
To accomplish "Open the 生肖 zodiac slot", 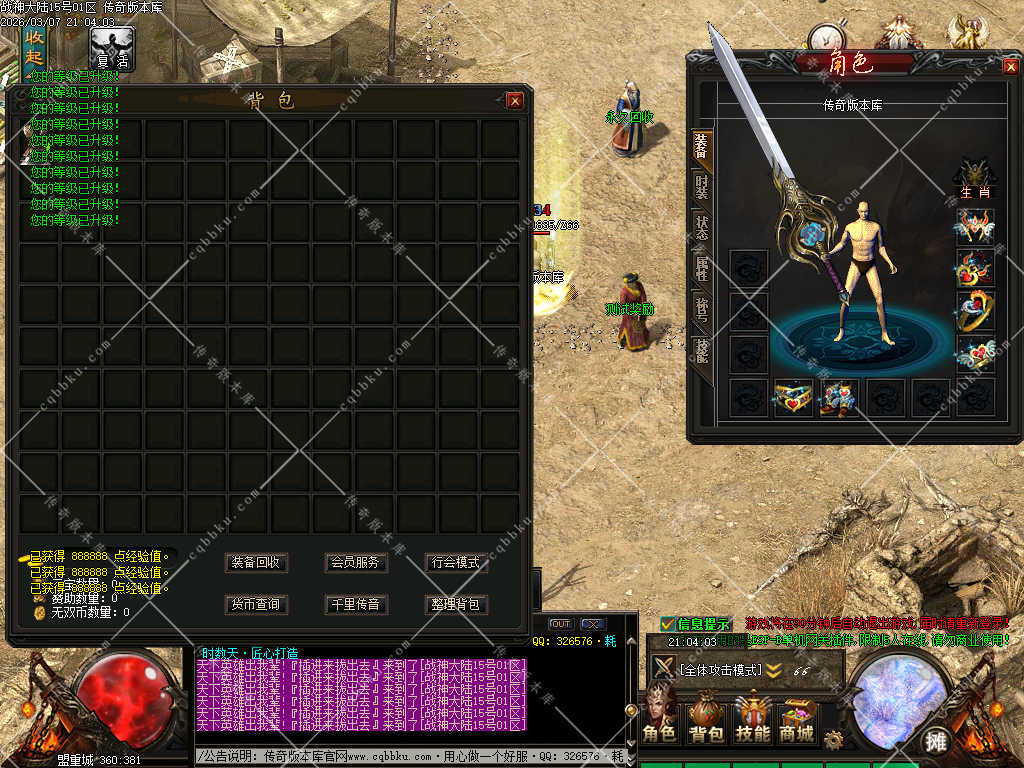I will click(975, 176).
